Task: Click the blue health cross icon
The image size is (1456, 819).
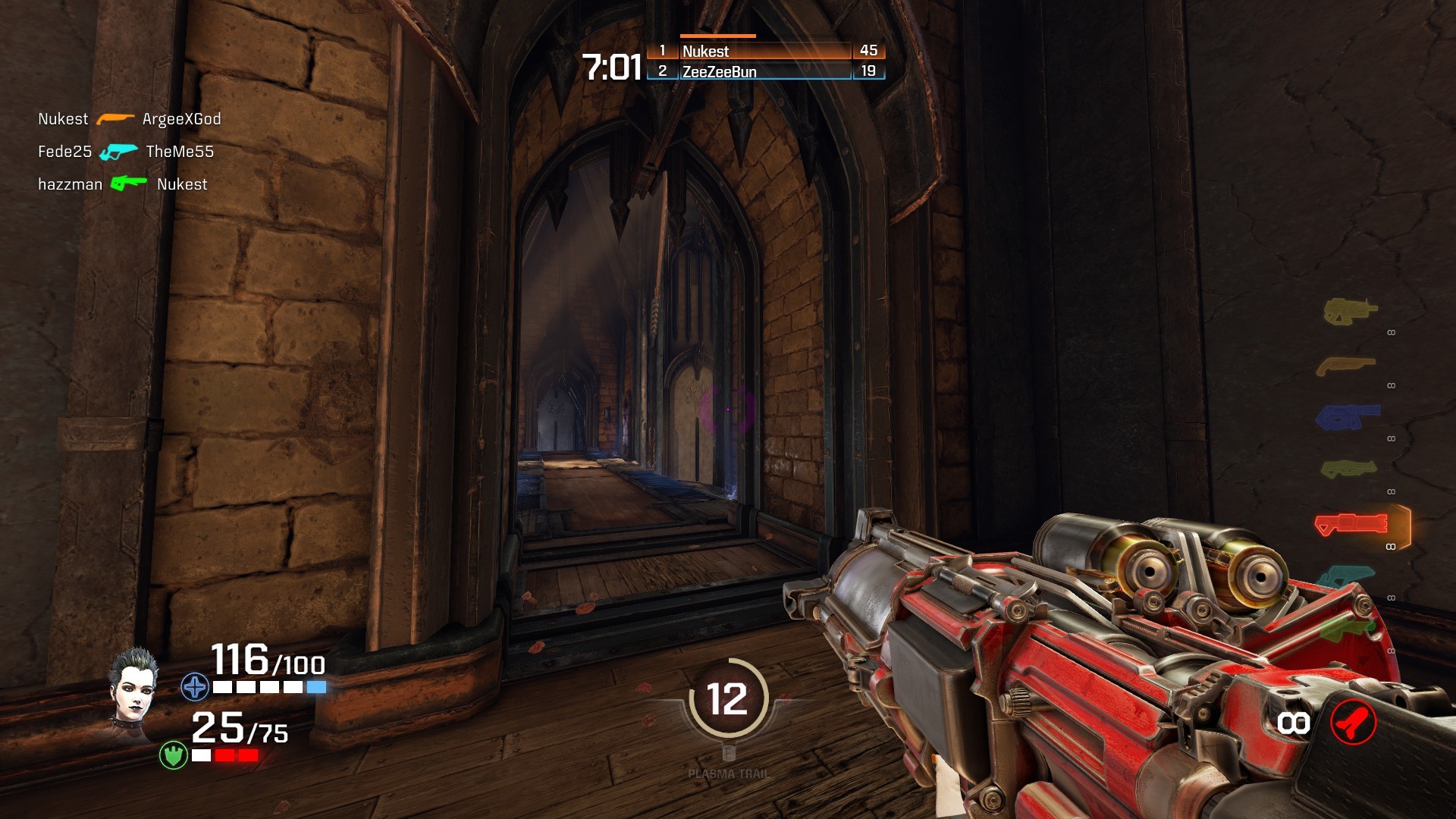Action: pos(195,687)
